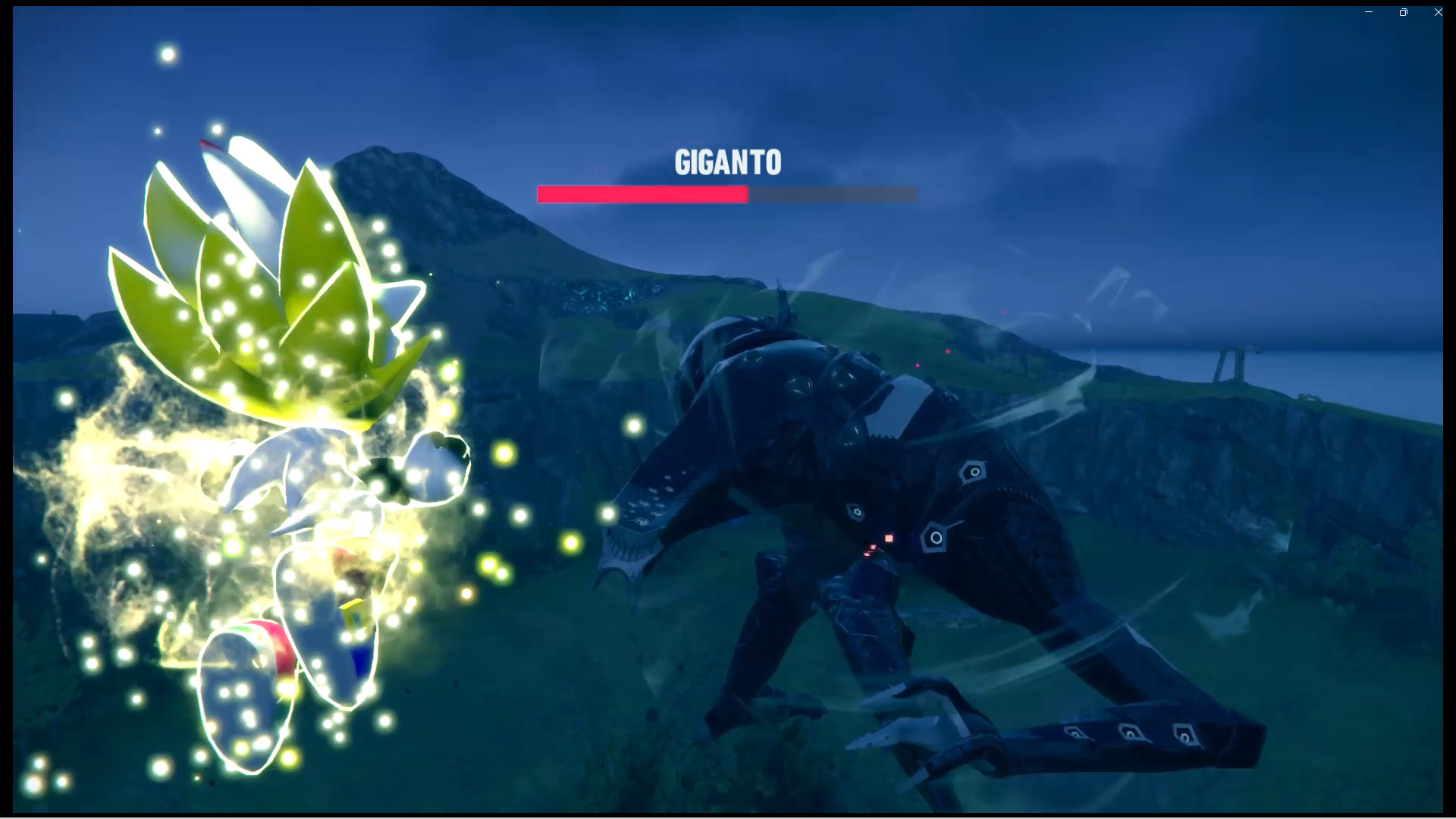Close the game window
The height and width of the screenshot is (819, 1456).
pyautogui.click(x=1438, y=11)
